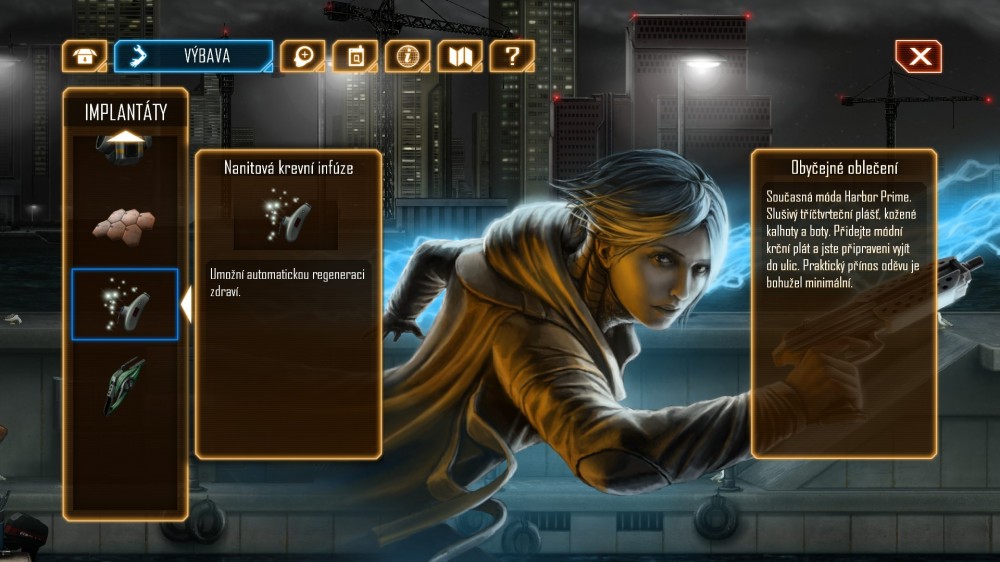The width and height of the screenshot is (1000, 562).
Task: Switch to the handheld device tab
Action: 355,56
